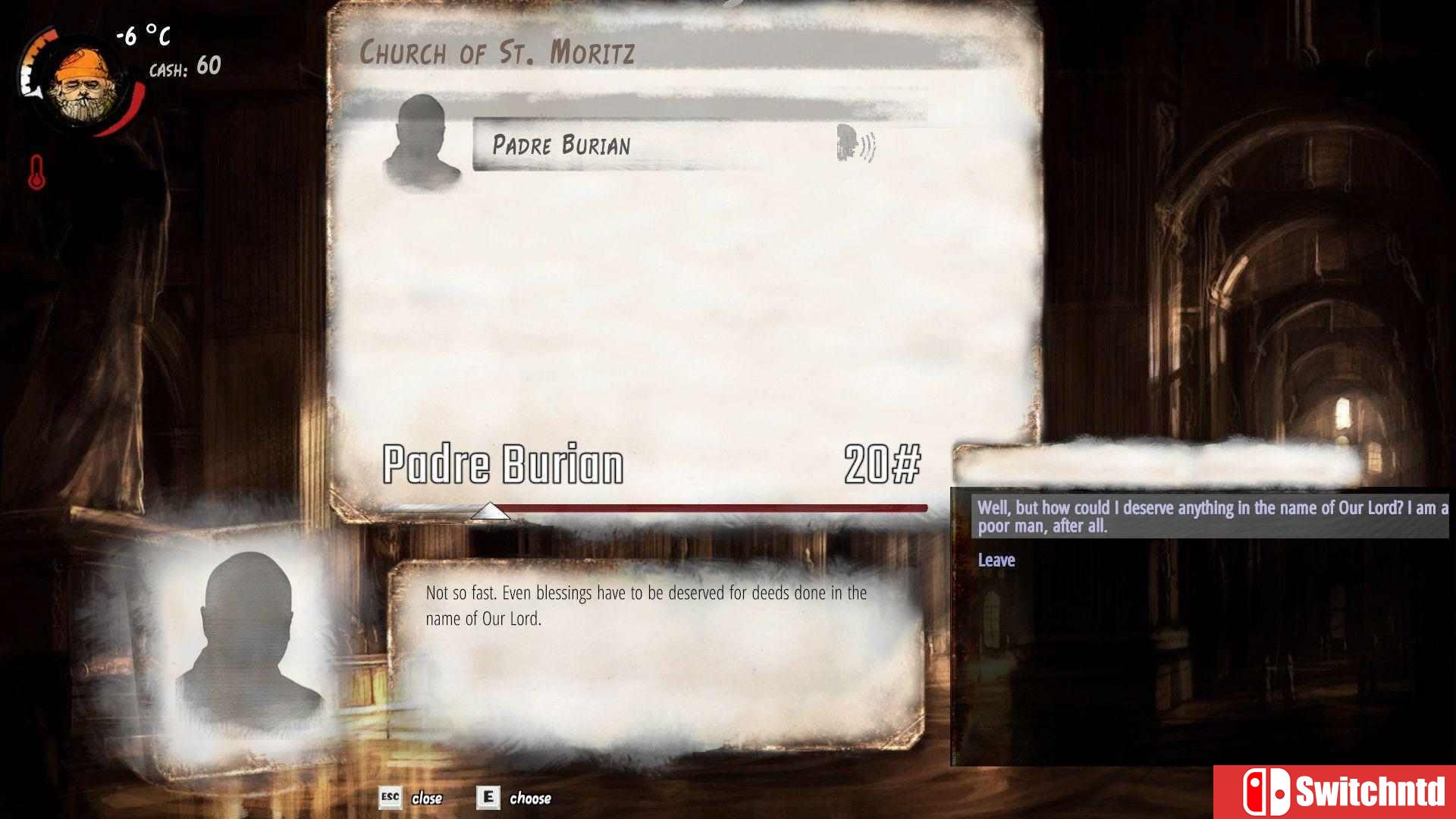The height and width of the screenshot is (819, 1456).
Task: Select the Leave dialogue option
Action: tap(996, 560)
